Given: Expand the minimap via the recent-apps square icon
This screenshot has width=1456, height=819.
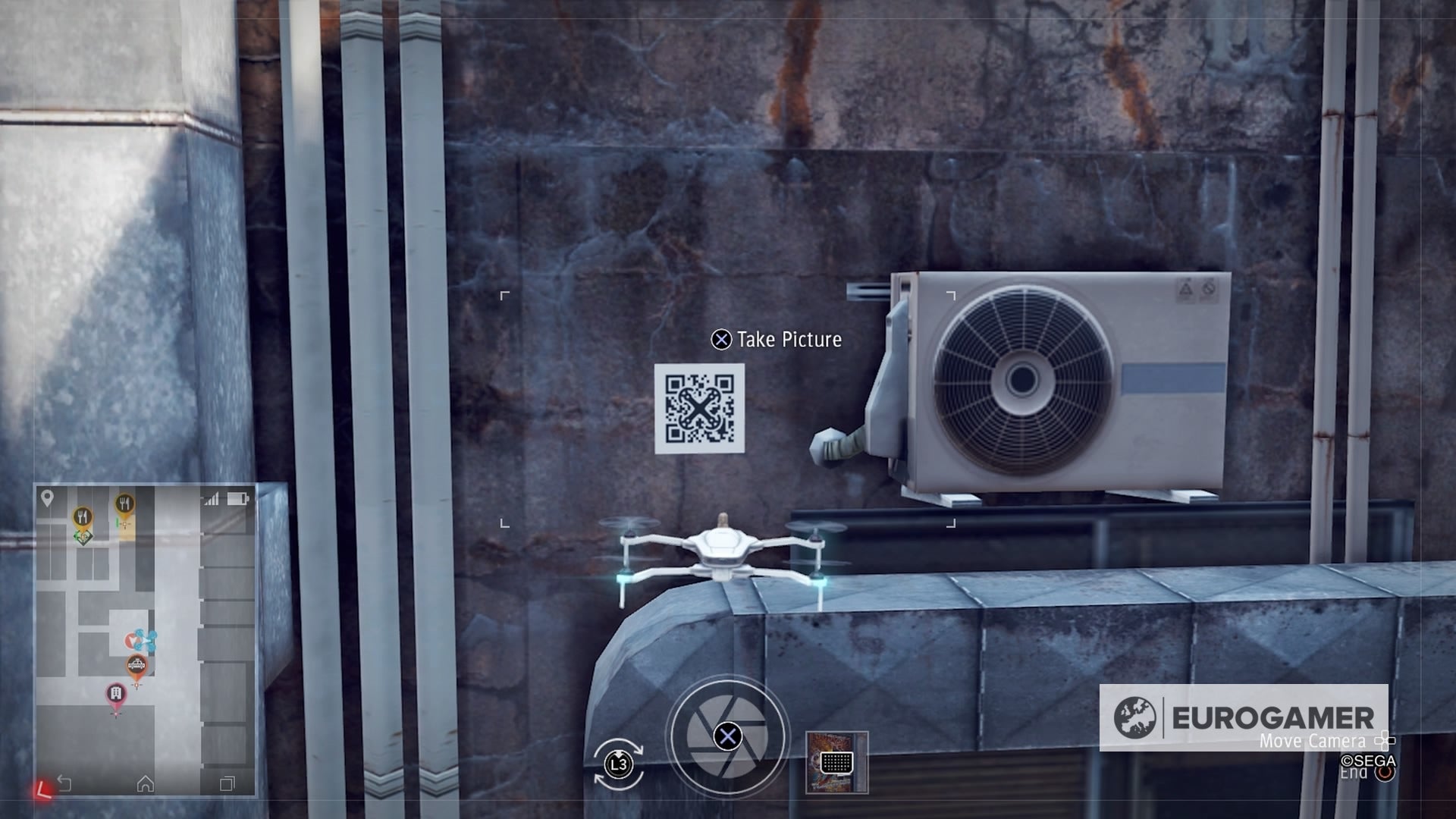Looking at the screenshot, I should pyautogui.click(x=226, y=783).
